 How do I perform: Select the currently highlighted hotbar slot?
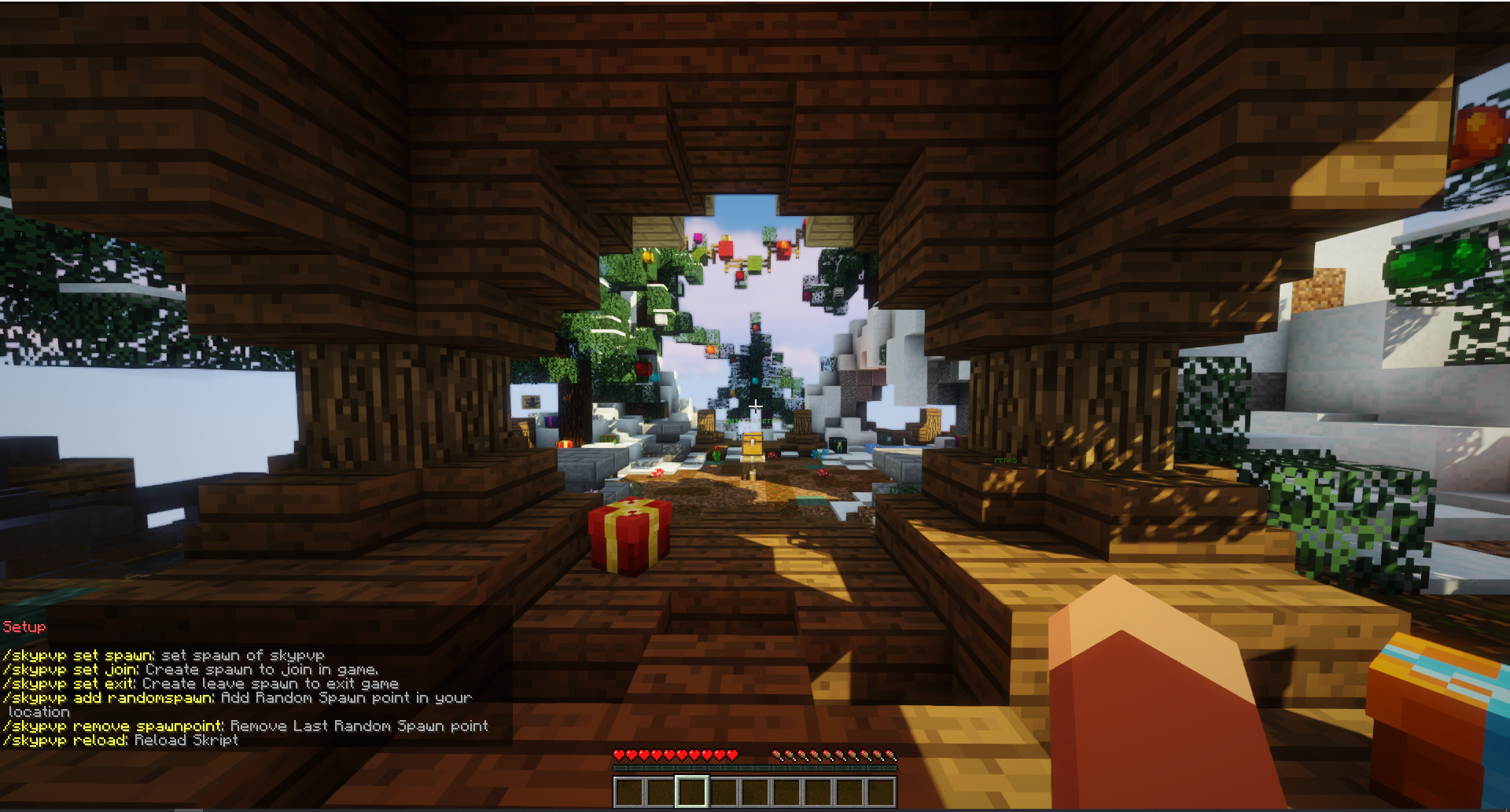[692, 792]
